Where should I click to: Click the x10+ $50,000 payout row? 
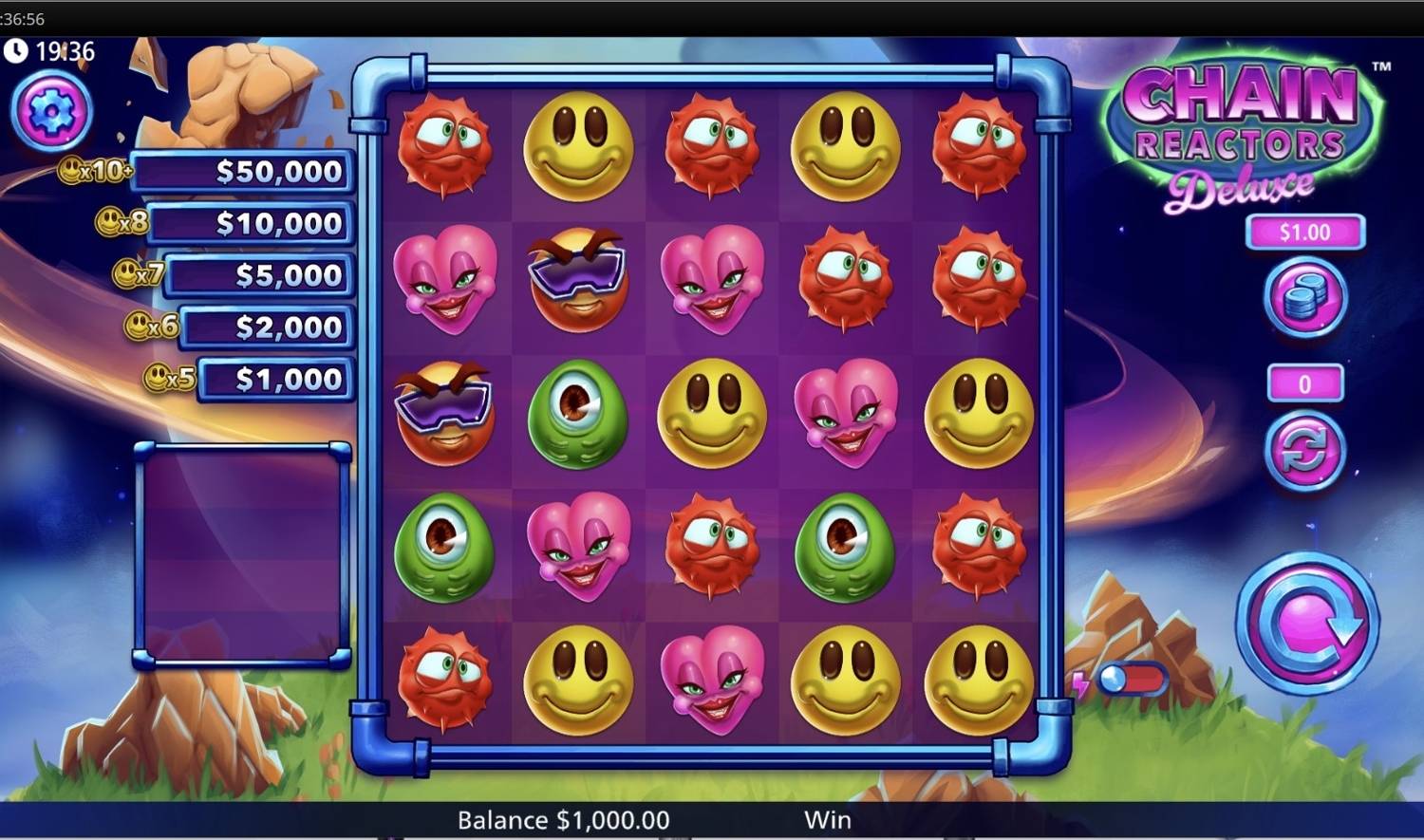pyautogui.click(x=237, y=172)
